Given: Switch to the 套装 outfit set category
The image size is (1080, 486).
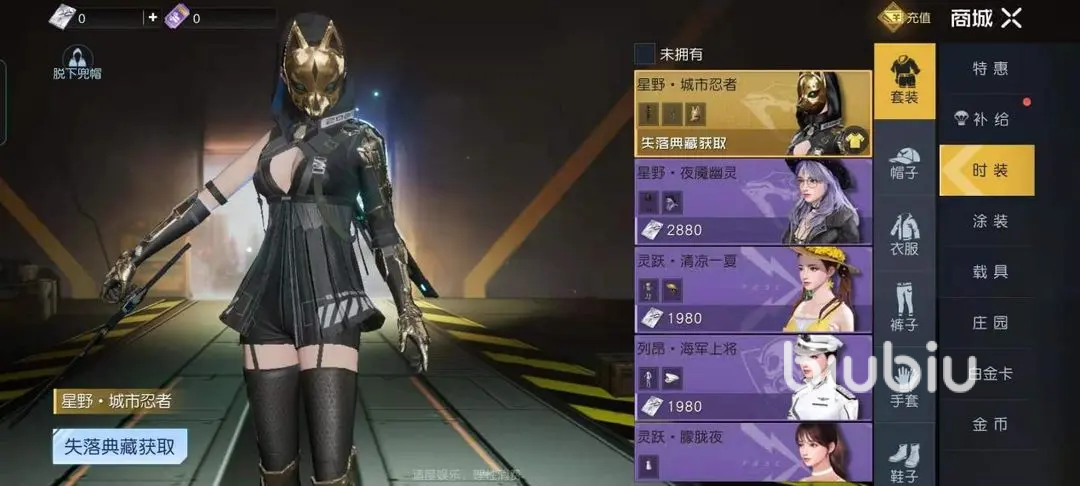Looking at the screenshot, I should (904, 80).
